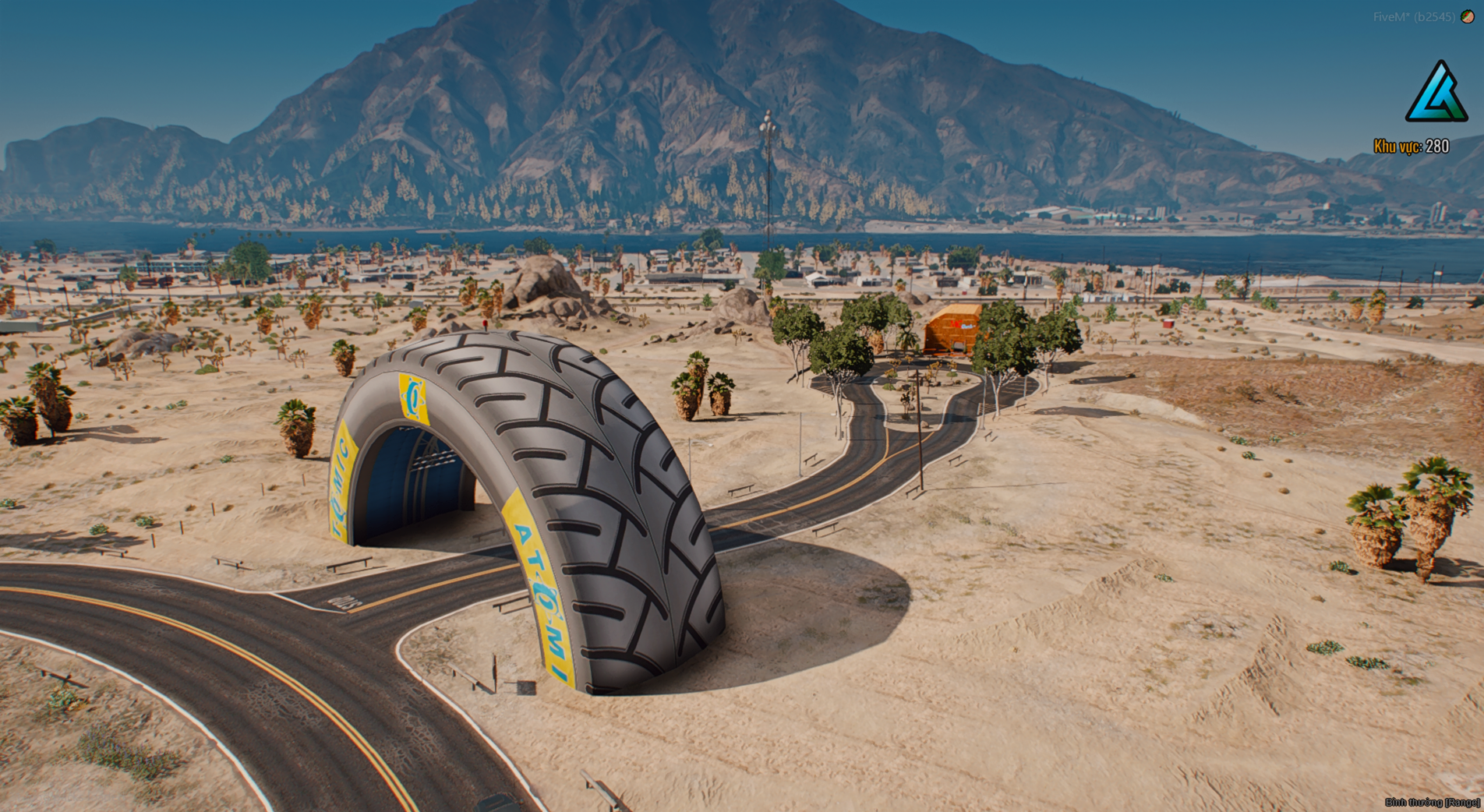Click the small round FiveM watermark icon
1484x812 pixels.
pyautogui.click(x=1467, y=16)
